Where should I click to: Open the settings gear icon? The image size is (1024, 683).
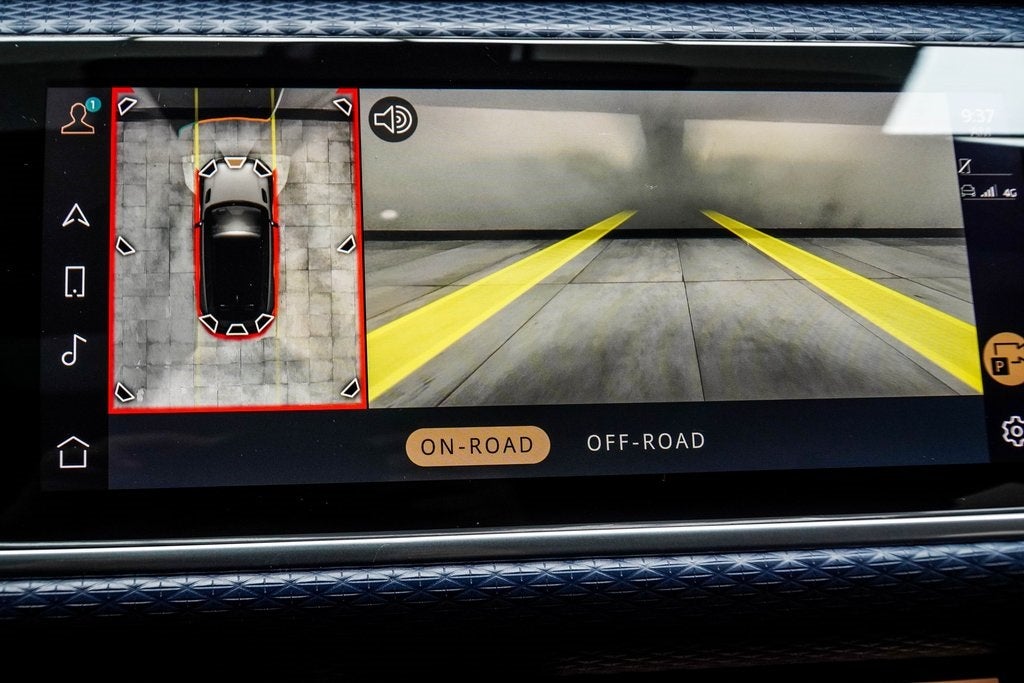[1012, 431]
